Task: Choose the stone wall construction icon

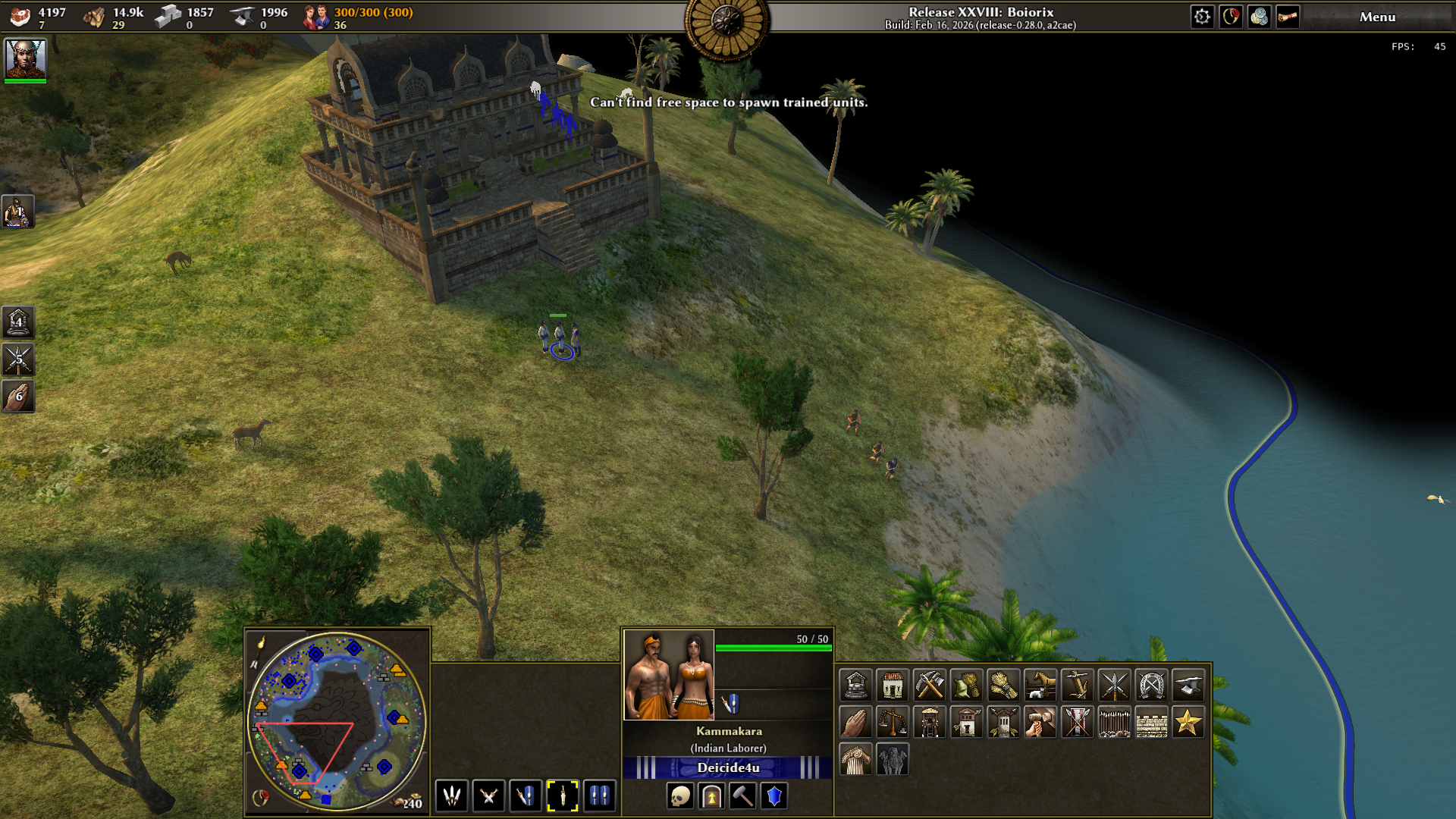Action: point(1151,723)
